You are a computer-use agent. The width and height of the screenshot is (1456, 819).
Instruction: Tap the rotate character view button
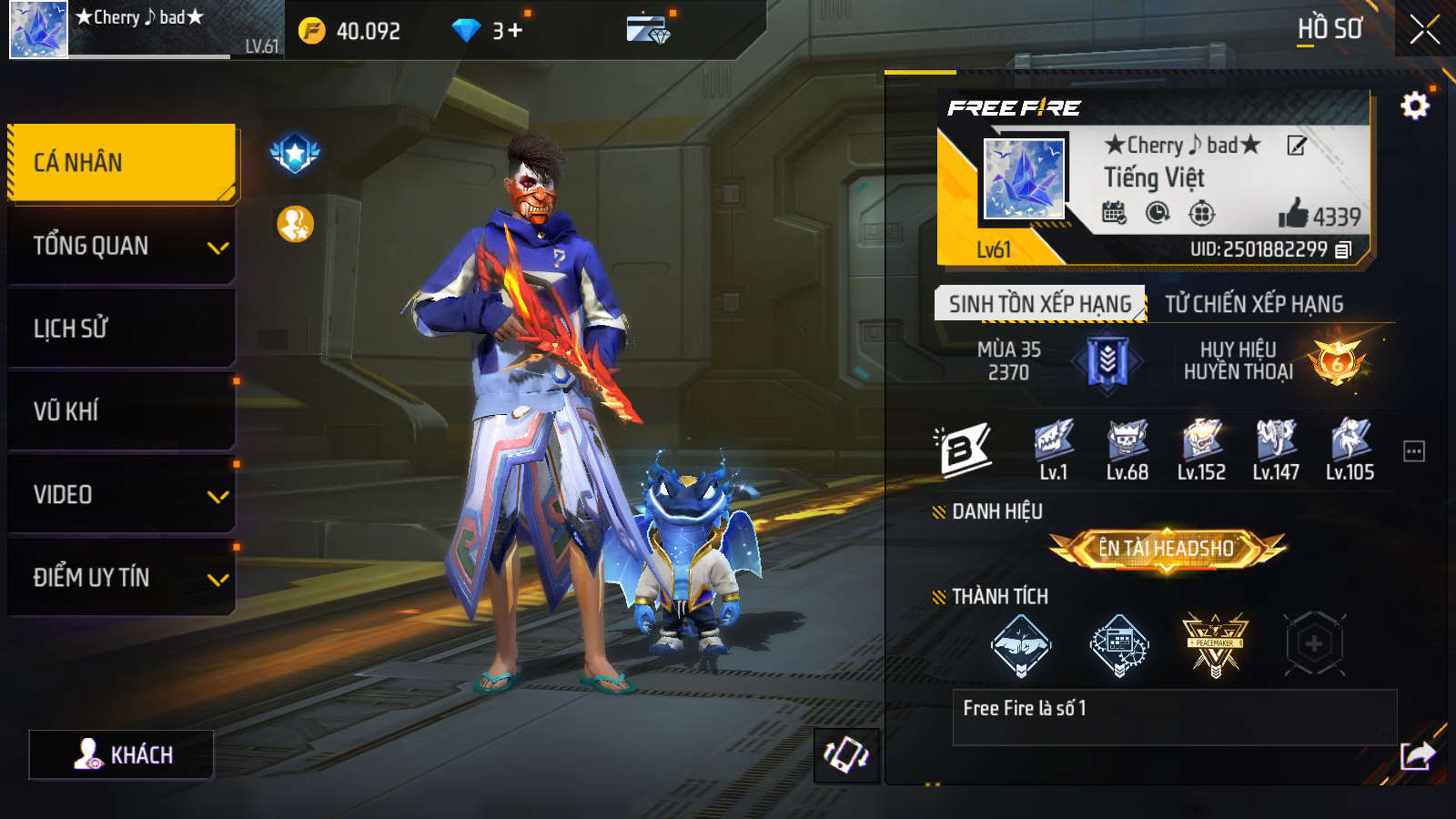click(x=846, y=755)
